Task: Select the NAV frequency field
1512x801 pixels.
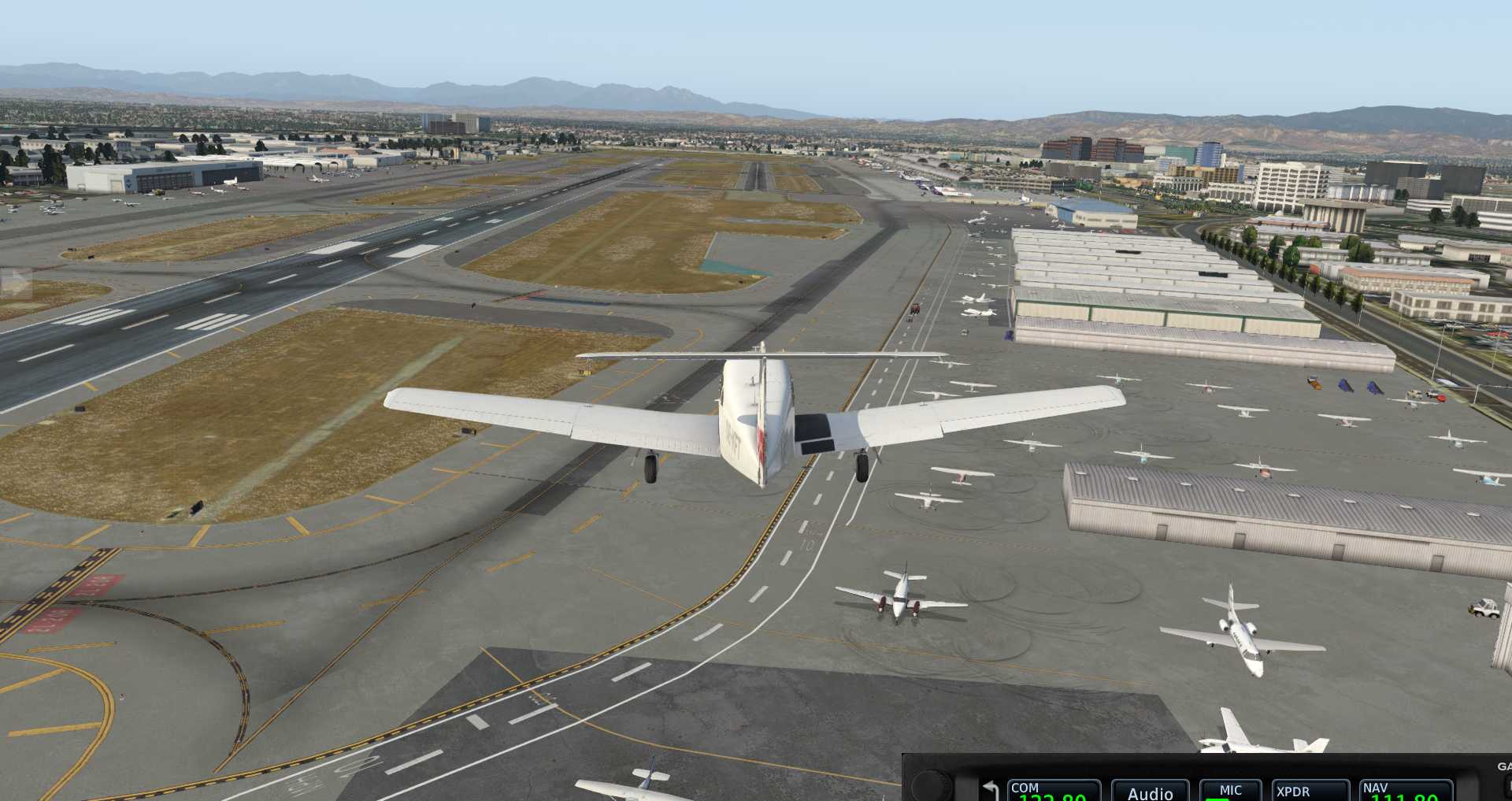Action: click(1406, 791)
